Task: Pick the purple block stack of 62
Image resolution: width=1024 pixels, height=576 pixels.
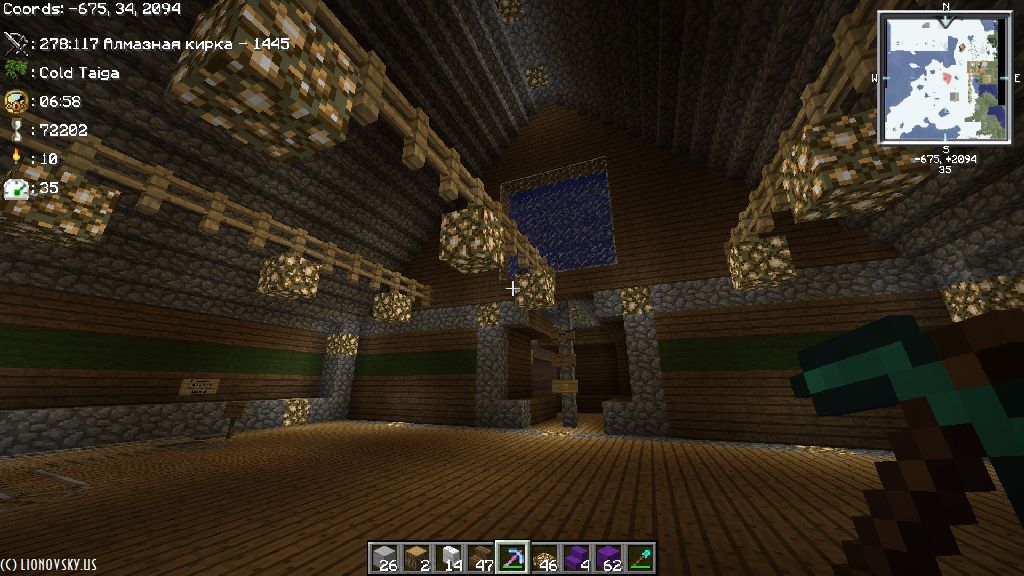Action: coord(608,557)
